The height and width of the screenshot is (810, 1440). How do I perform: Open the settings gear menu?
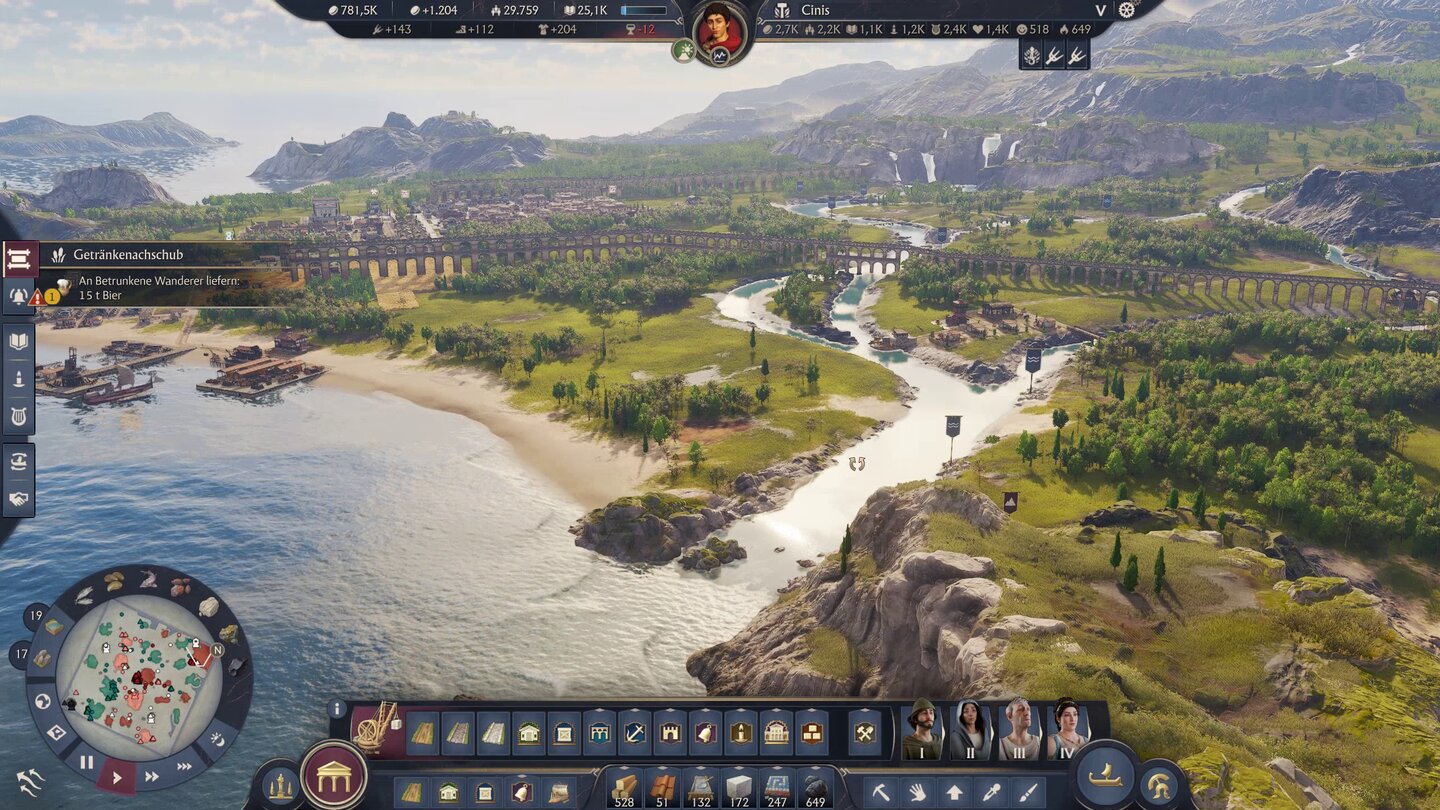pyautogui.click(x=1128, y=10)
